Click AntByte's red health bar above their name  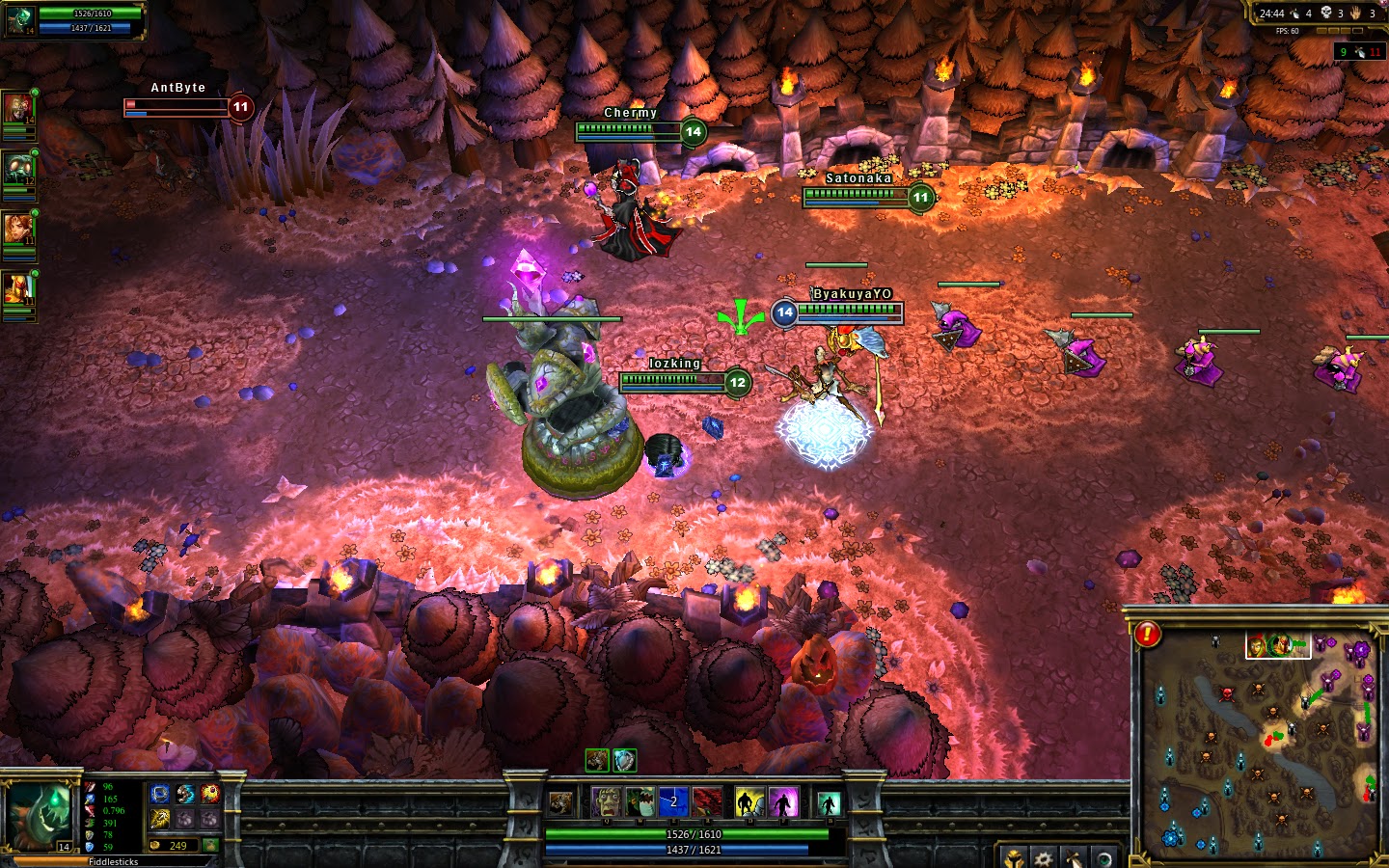(x=174, y=102)
